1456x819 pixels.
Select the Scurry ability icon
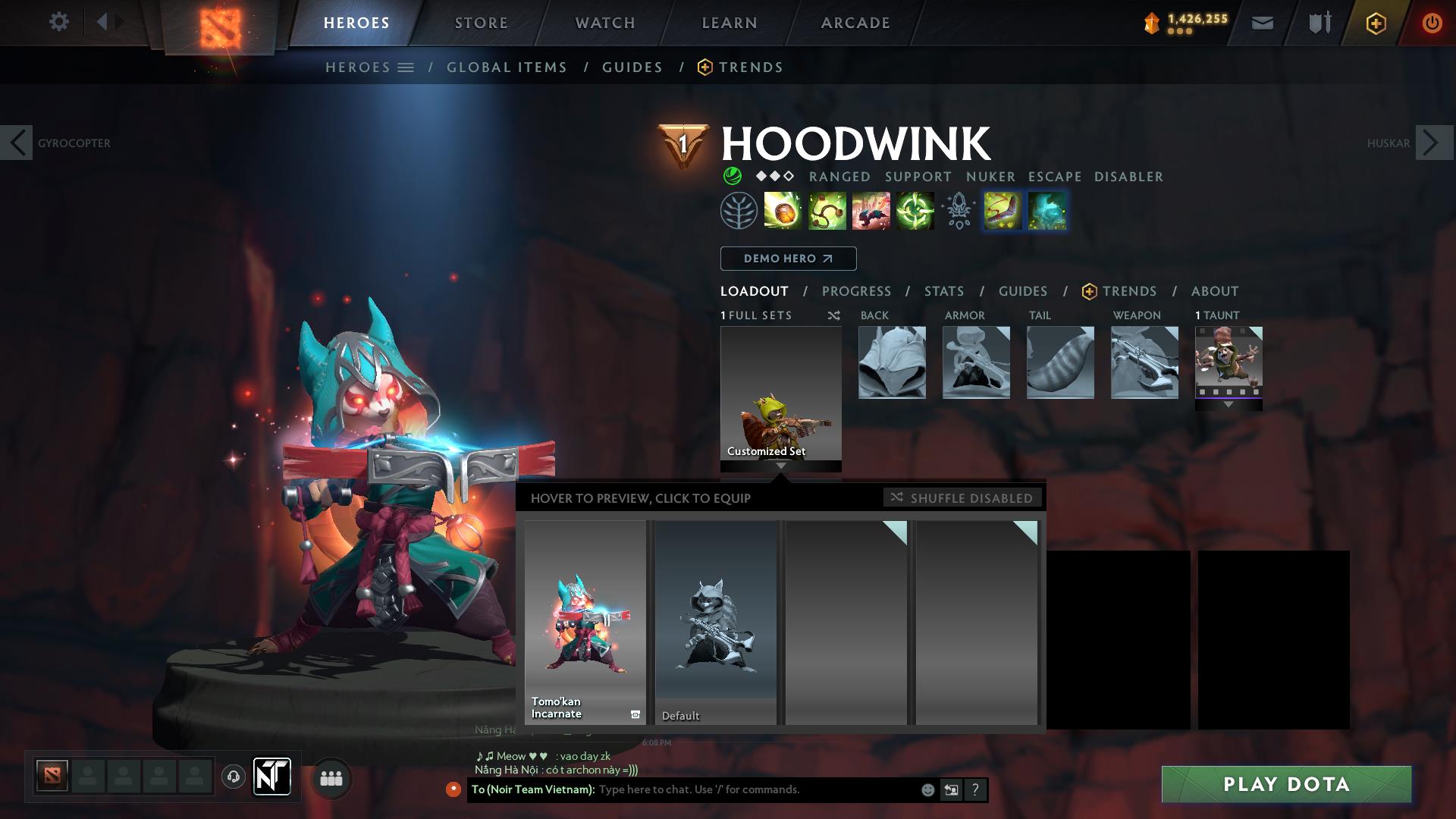[x=872, y=211]
